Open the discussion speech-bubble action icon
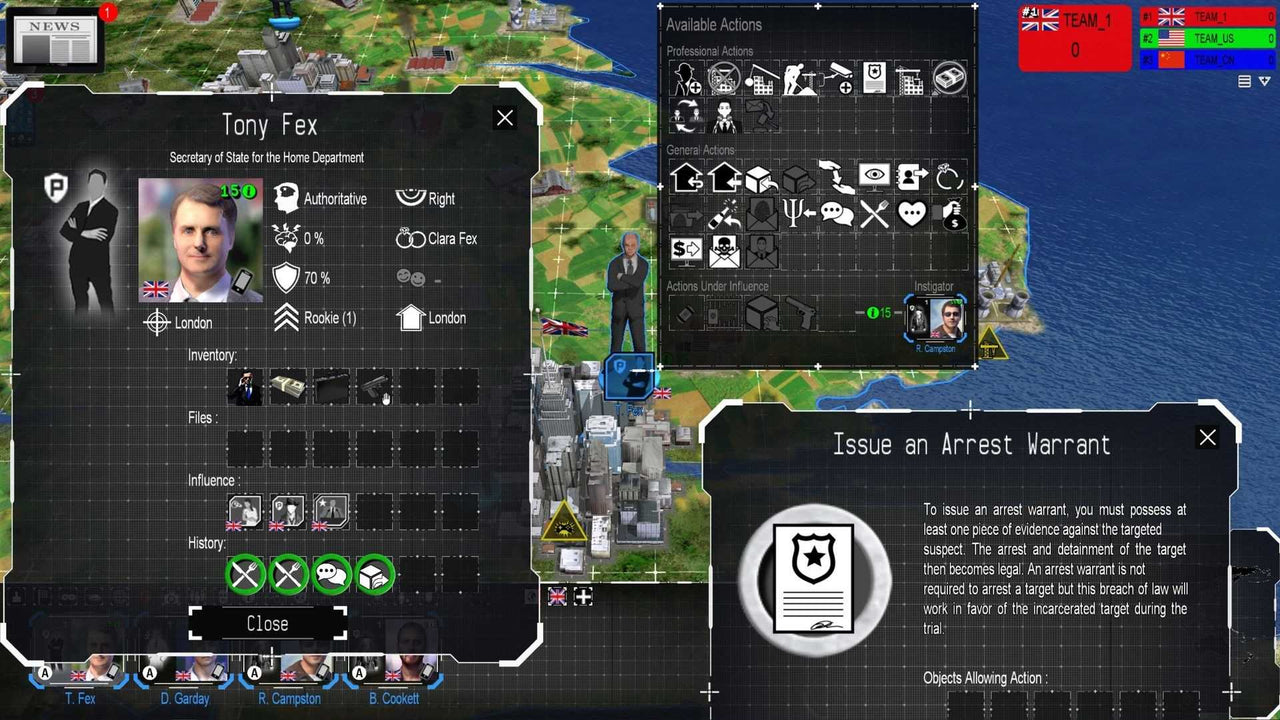 (x=837, y=213)
